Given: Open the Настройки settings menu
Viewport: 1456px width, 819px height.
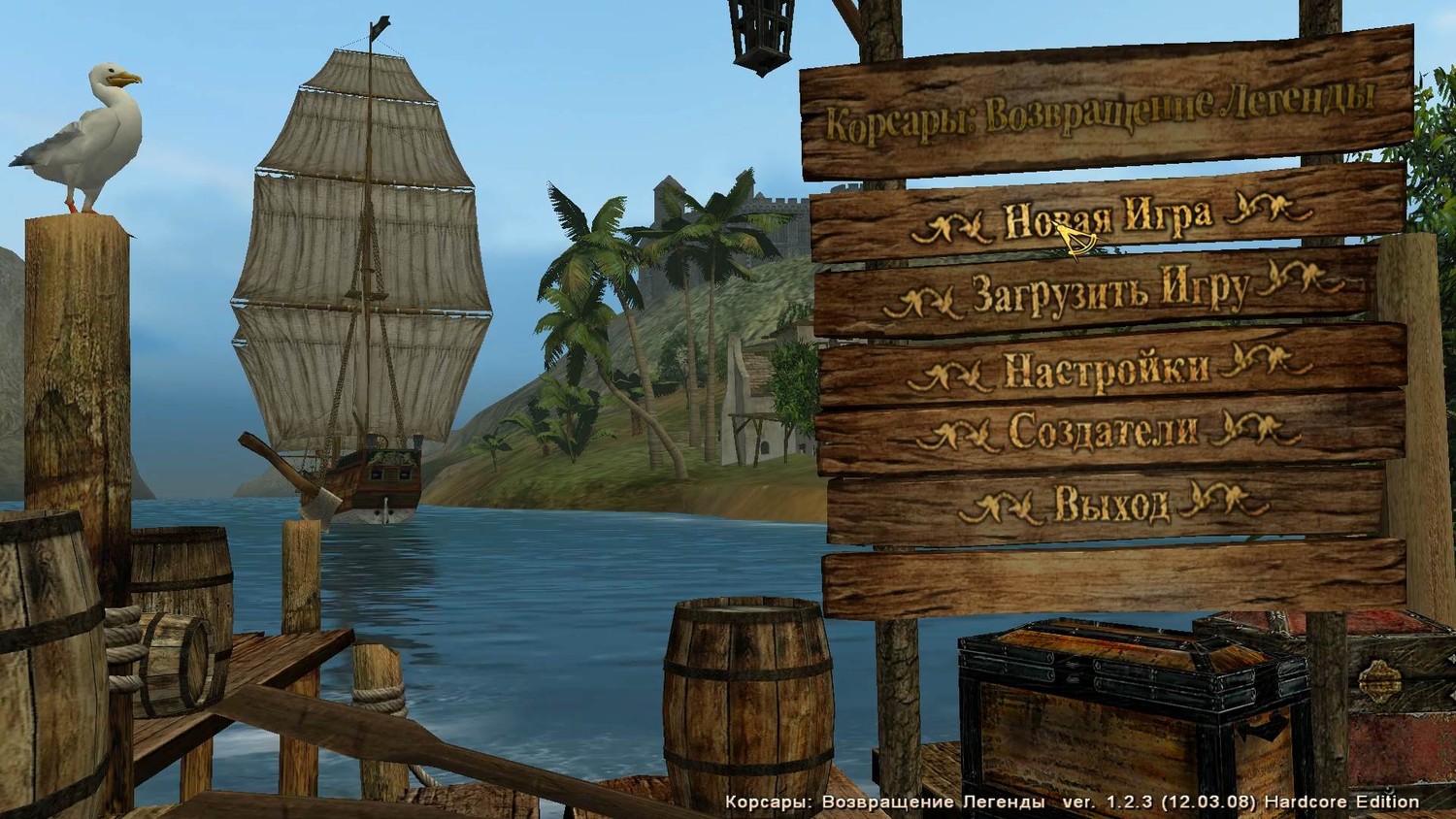Looking at the screenshot, I should pos(1107,369).
